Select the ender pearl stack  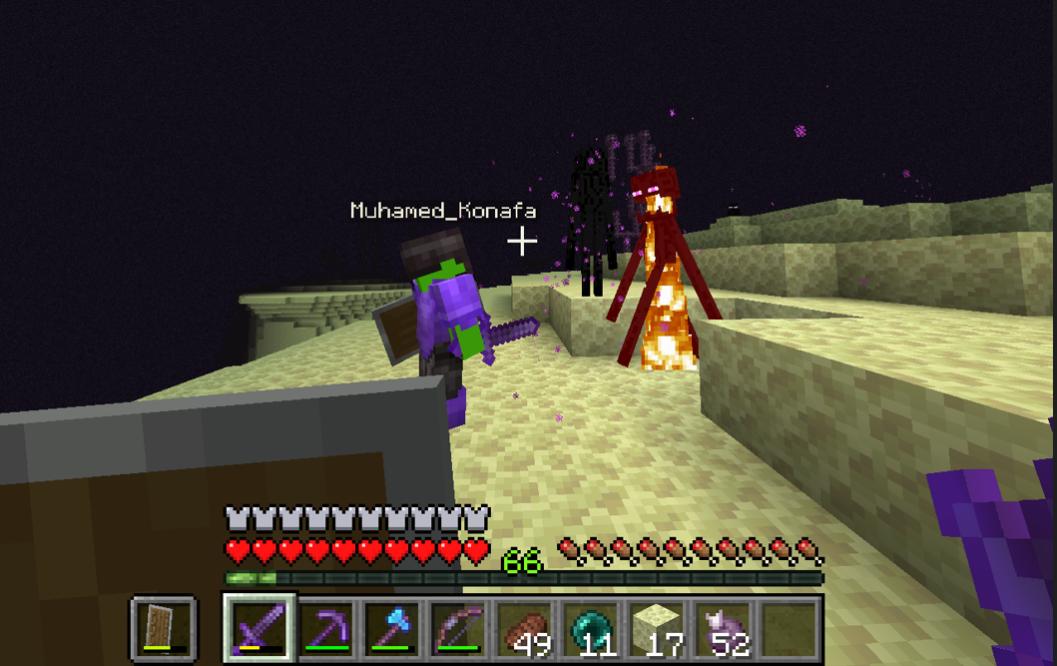[592, 629]
